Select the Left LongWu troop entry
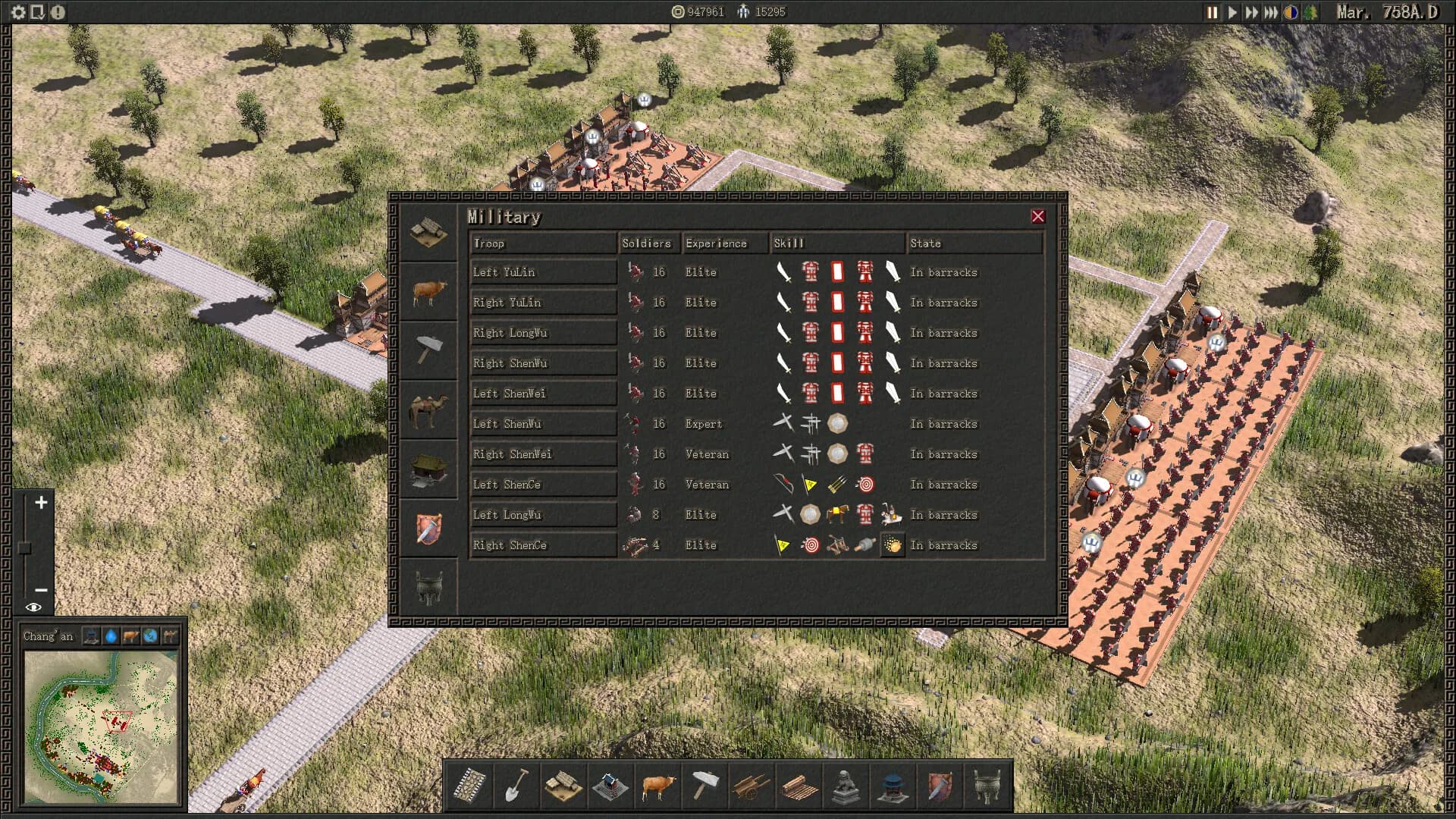1456x819 pixels. coord(543,515)
